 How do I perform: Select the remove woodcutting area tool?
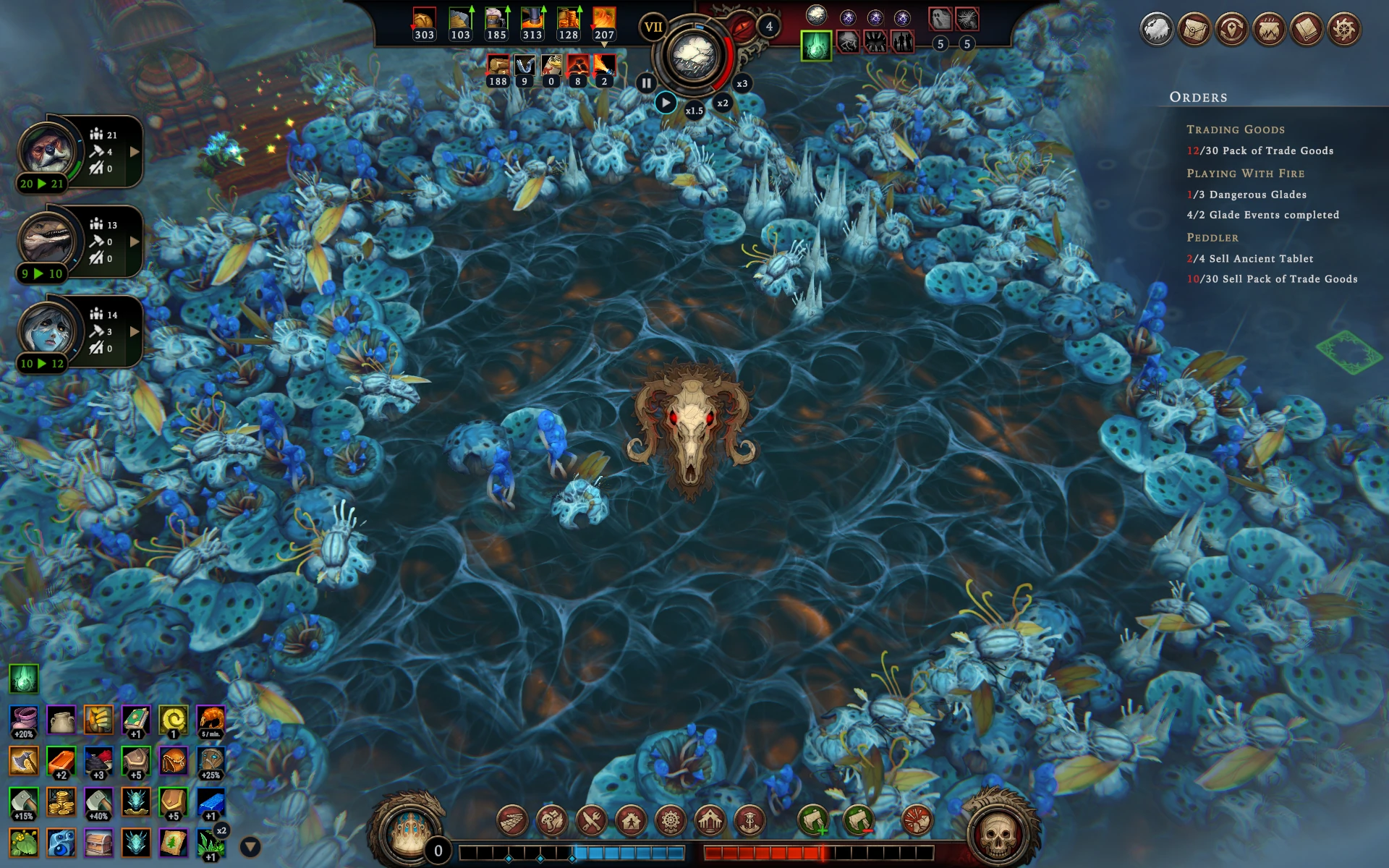click(x=859, y=821)
